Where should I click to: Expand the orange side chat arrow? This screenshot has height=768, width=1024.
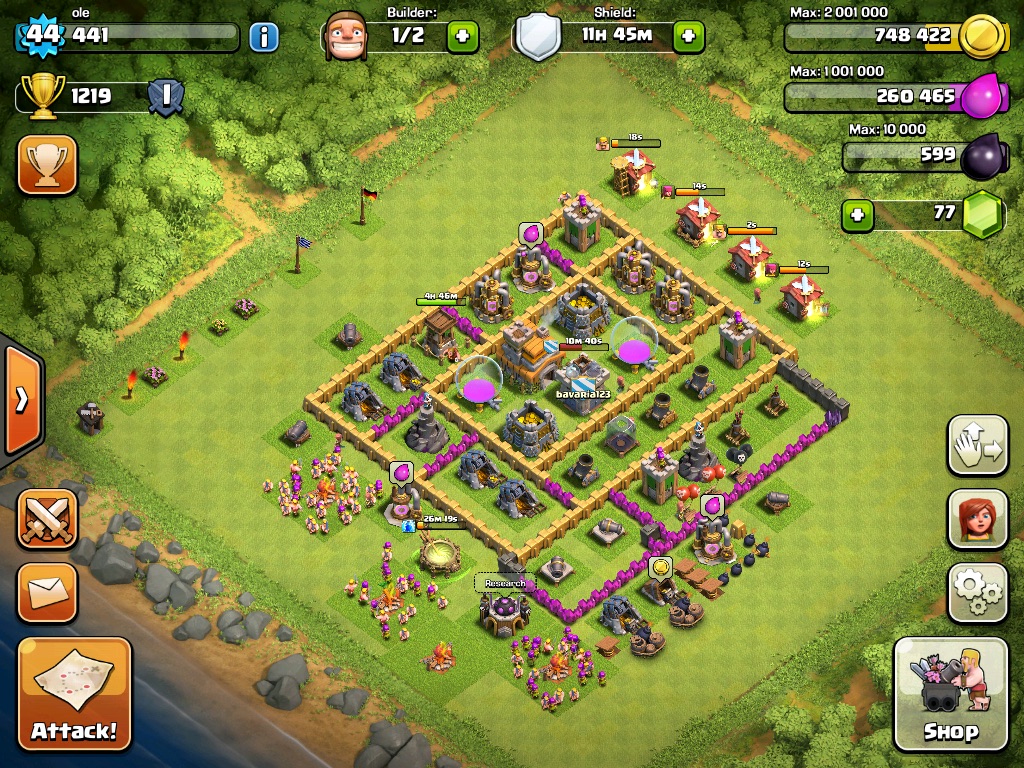click(21, 400)
